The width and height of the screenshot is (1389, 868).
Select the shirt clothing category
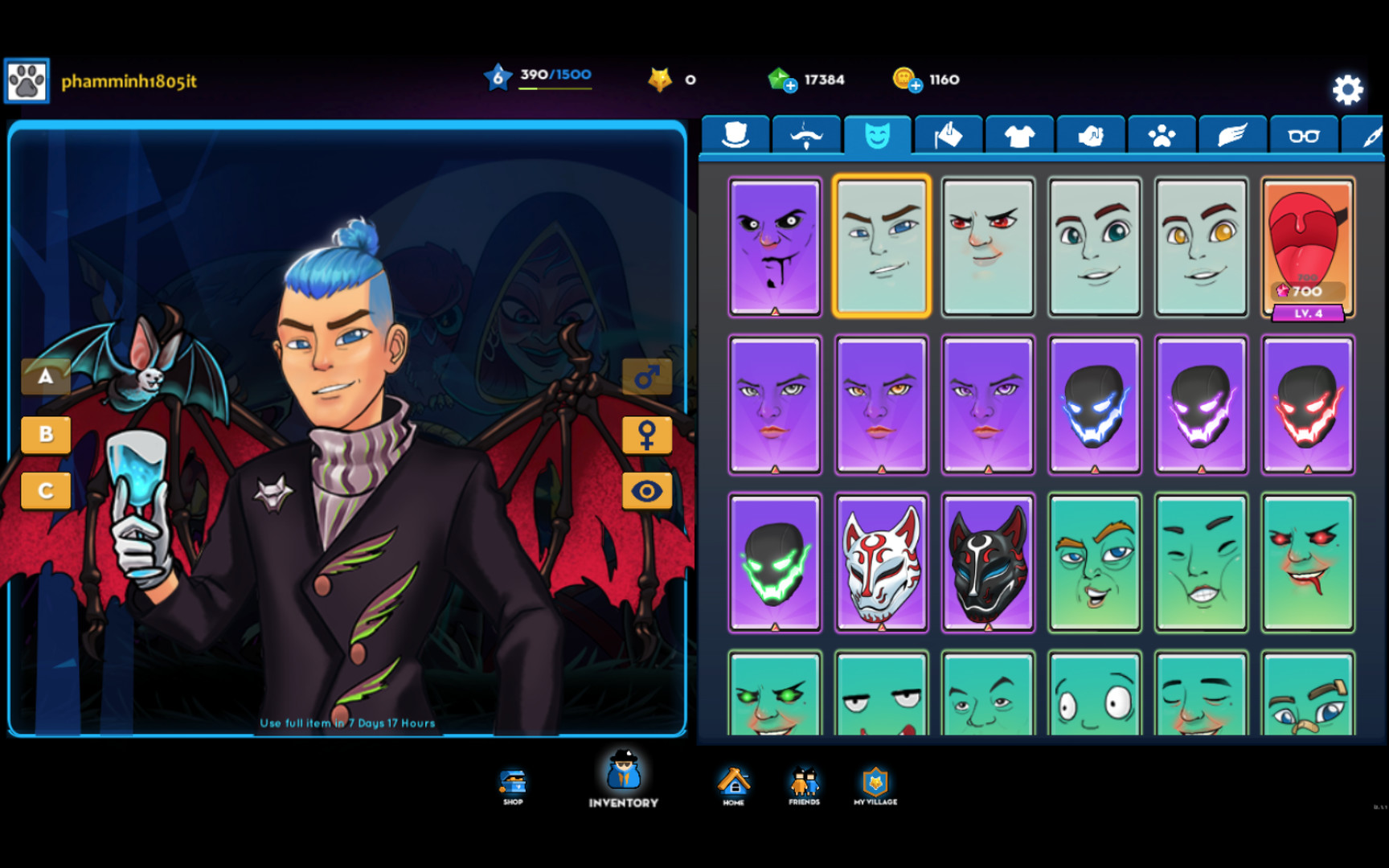[1019, 133]
